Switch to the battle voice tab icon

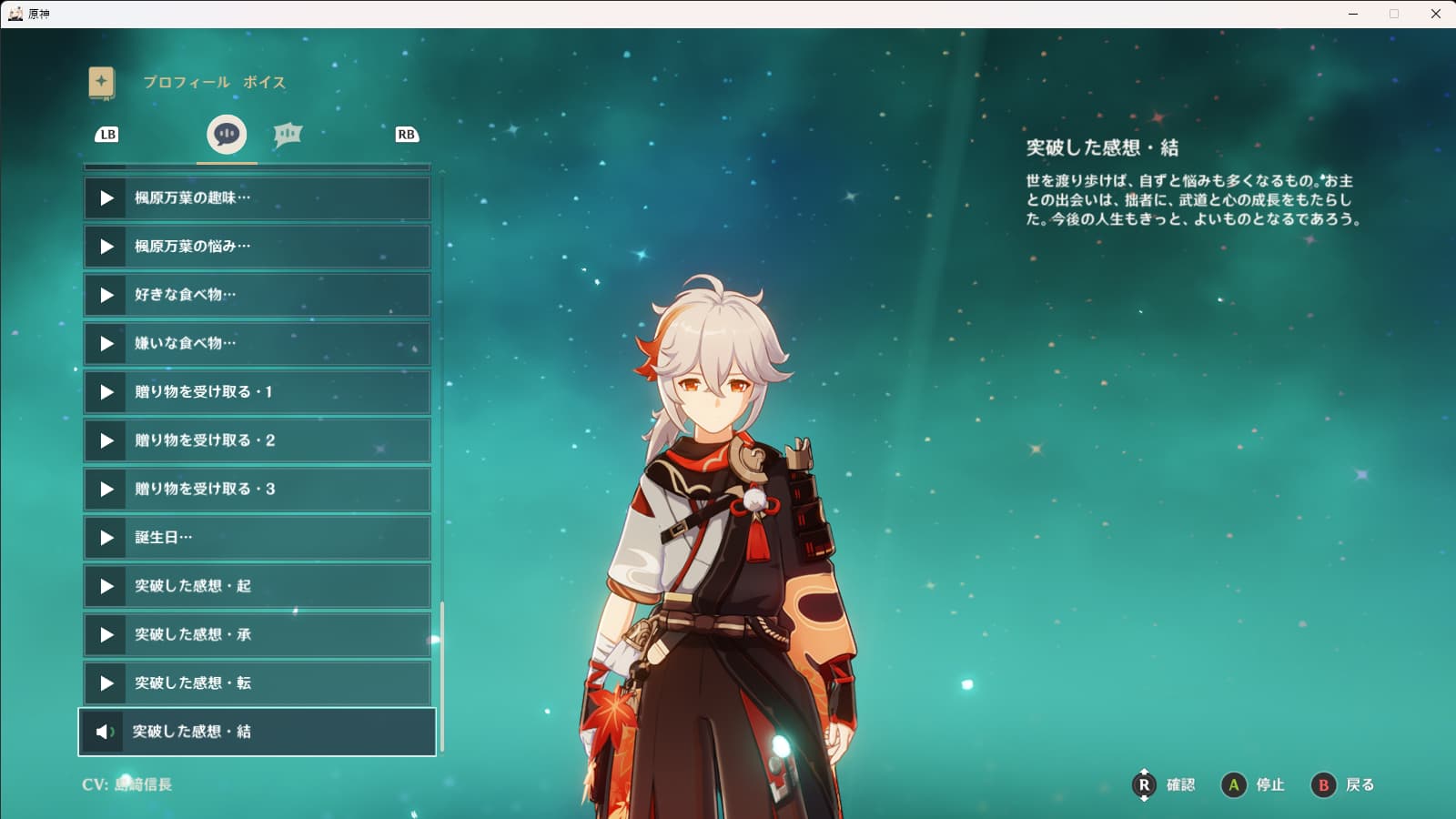coord(288,135)
